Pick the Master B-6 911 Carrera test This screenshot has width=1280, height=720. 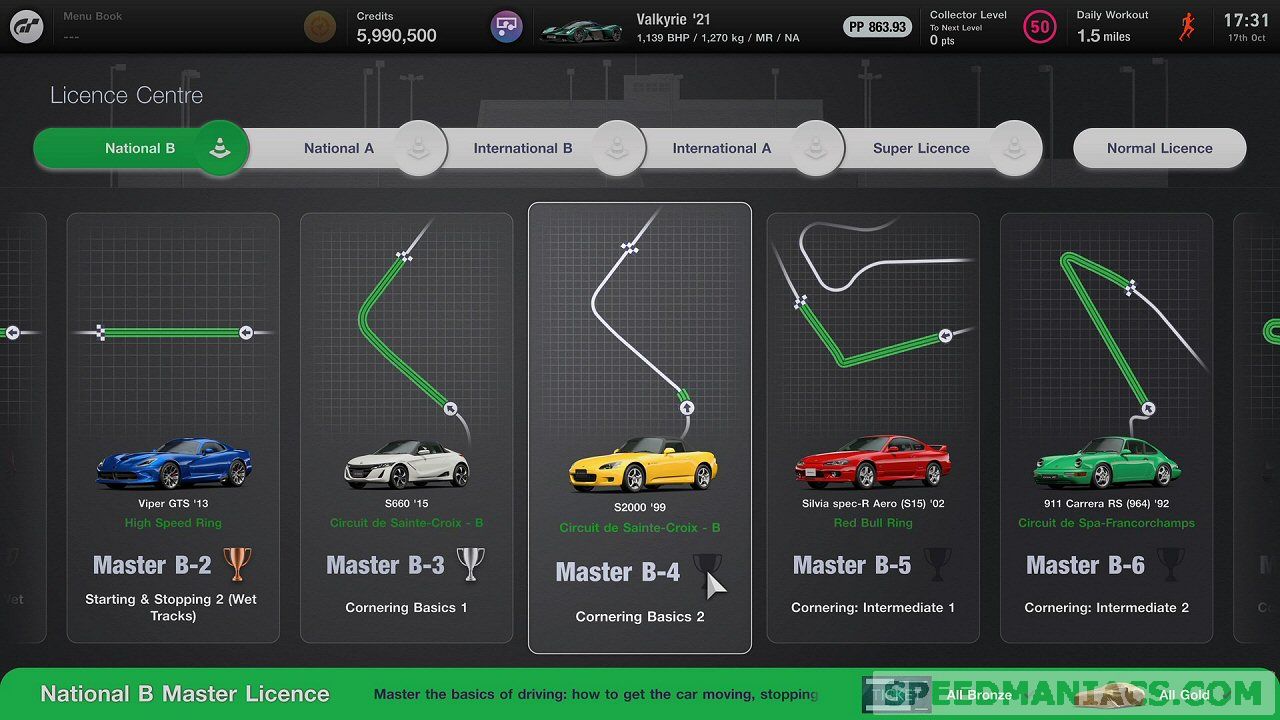(1106, 428)
